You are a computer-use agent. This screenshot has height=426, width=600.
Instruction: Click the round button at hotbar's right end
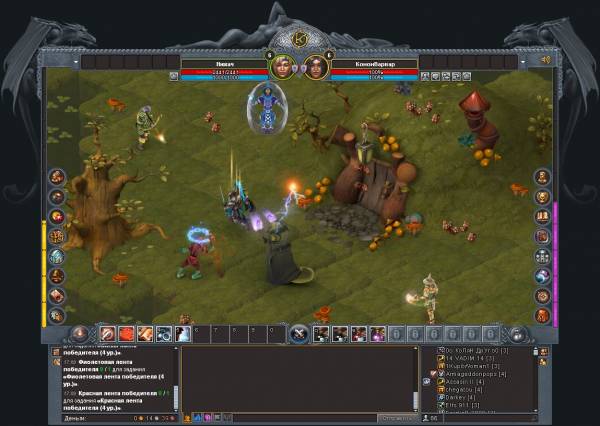pyautogui.click(x=518, y=334)
